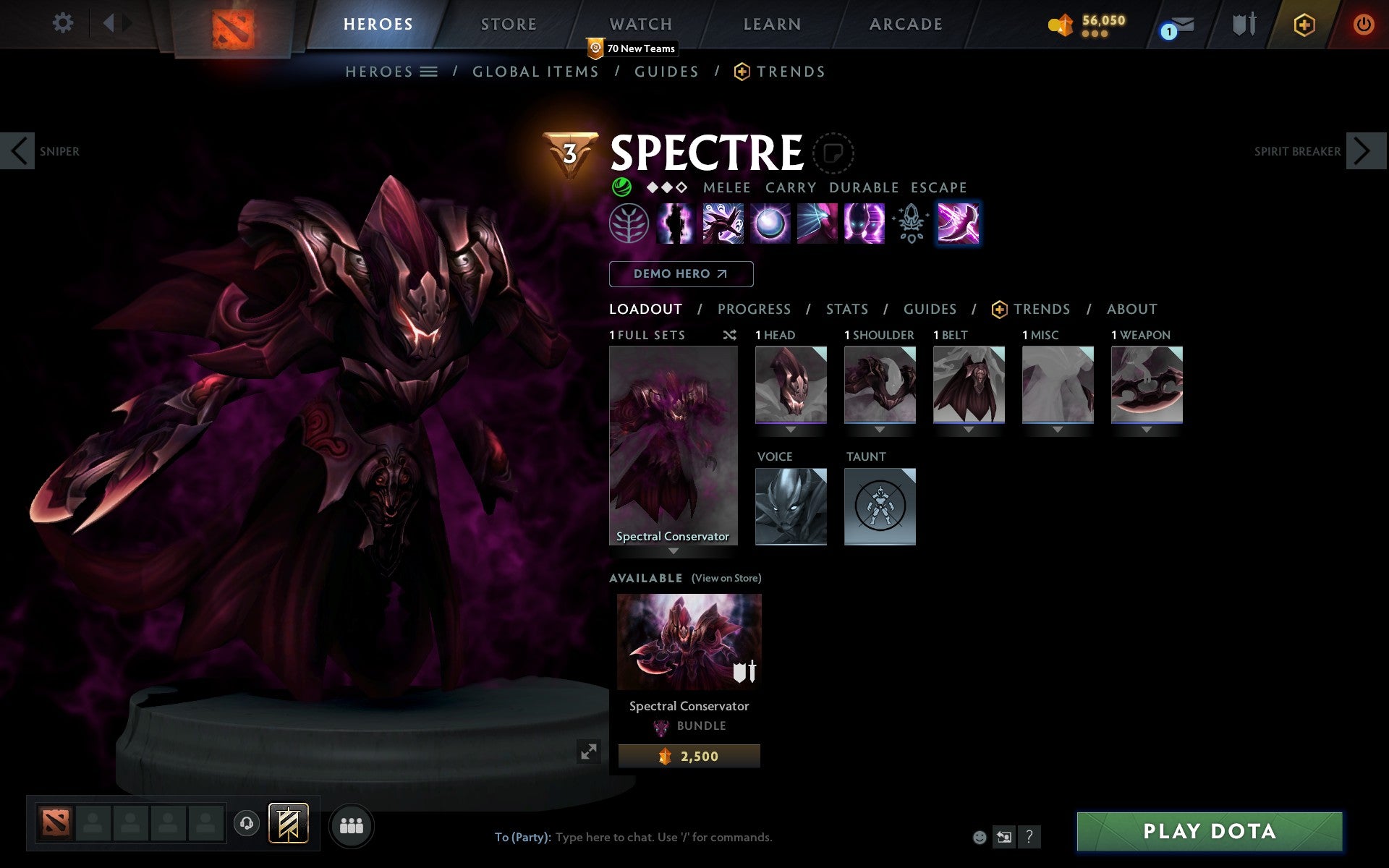Click the settings gear icon
The height and width of the screenshot is (868, 1389).
[64, 23]
